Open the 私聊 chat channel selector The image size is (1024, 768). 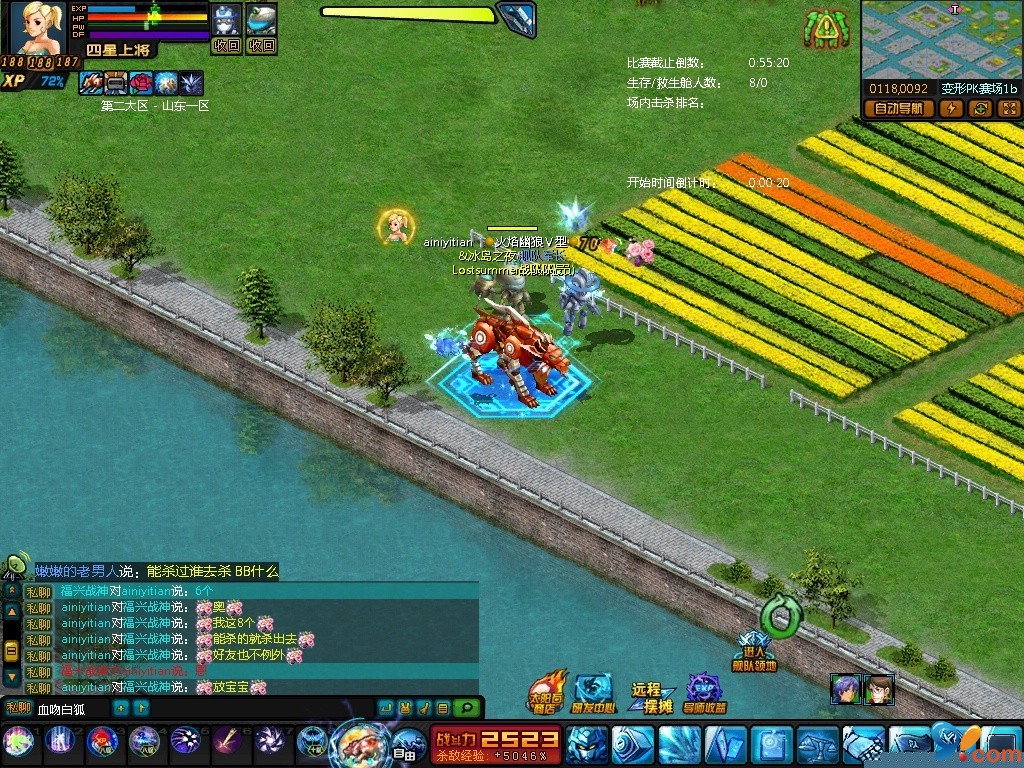pyautogui.click(x=18, y=709)
